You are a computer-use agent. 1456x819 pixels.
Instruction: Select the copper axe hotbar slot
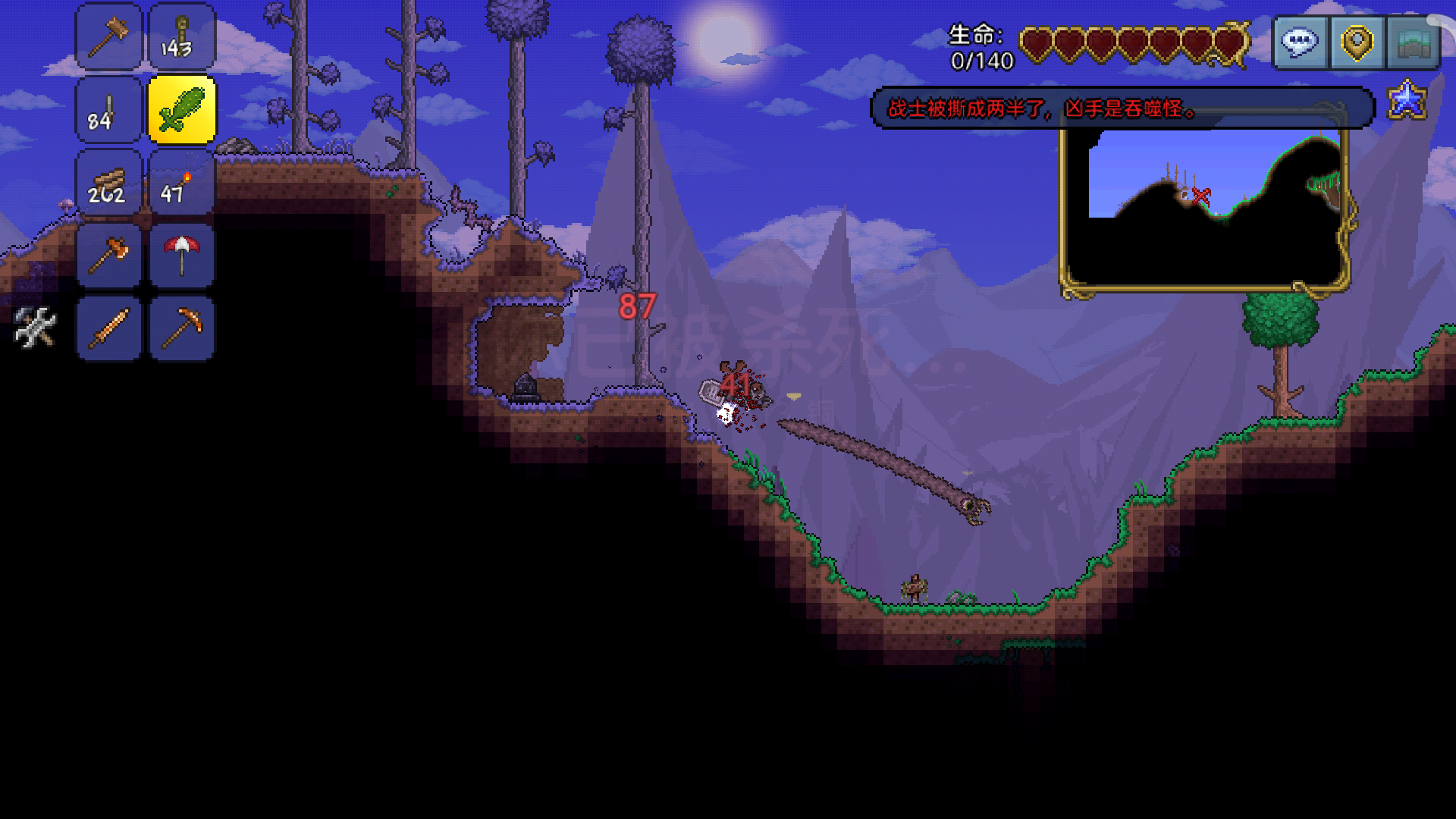pos(109,256)
